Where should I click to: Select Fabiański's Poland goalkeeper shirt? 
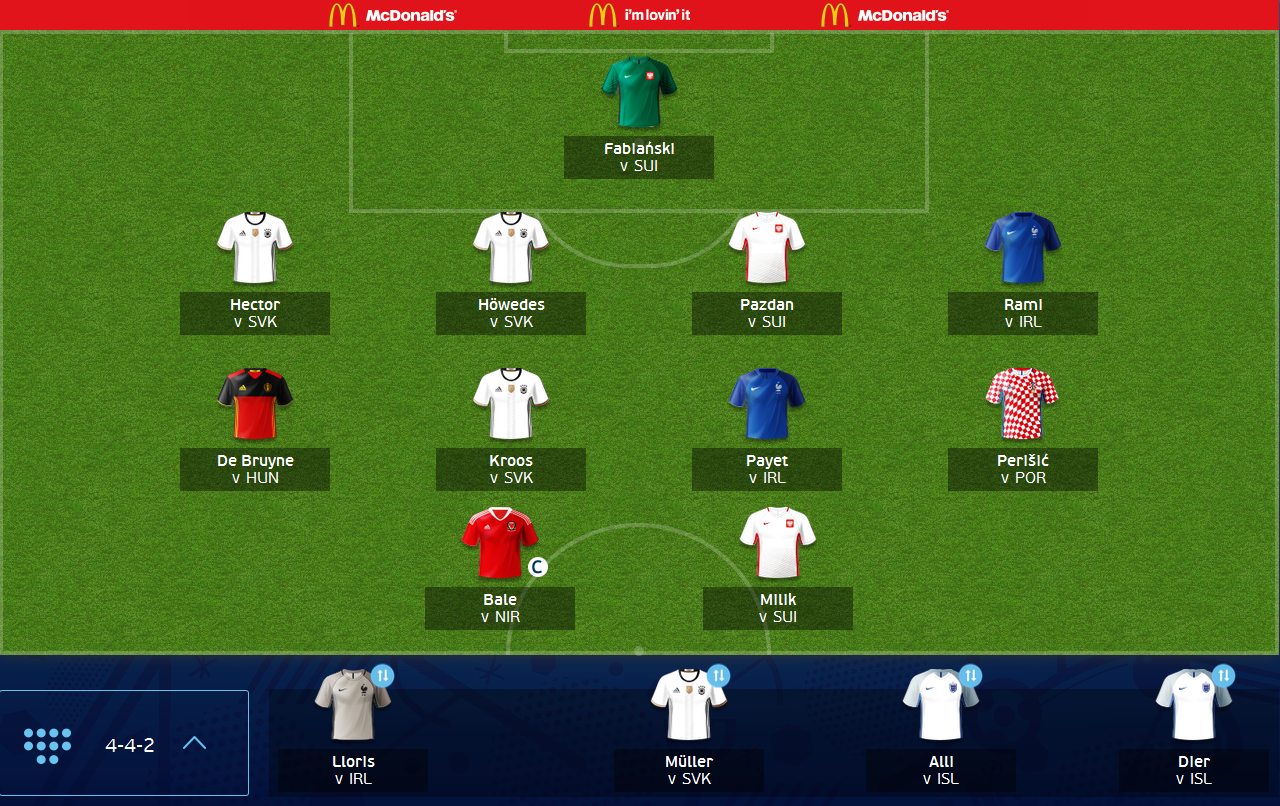click(x=639, y=93)
